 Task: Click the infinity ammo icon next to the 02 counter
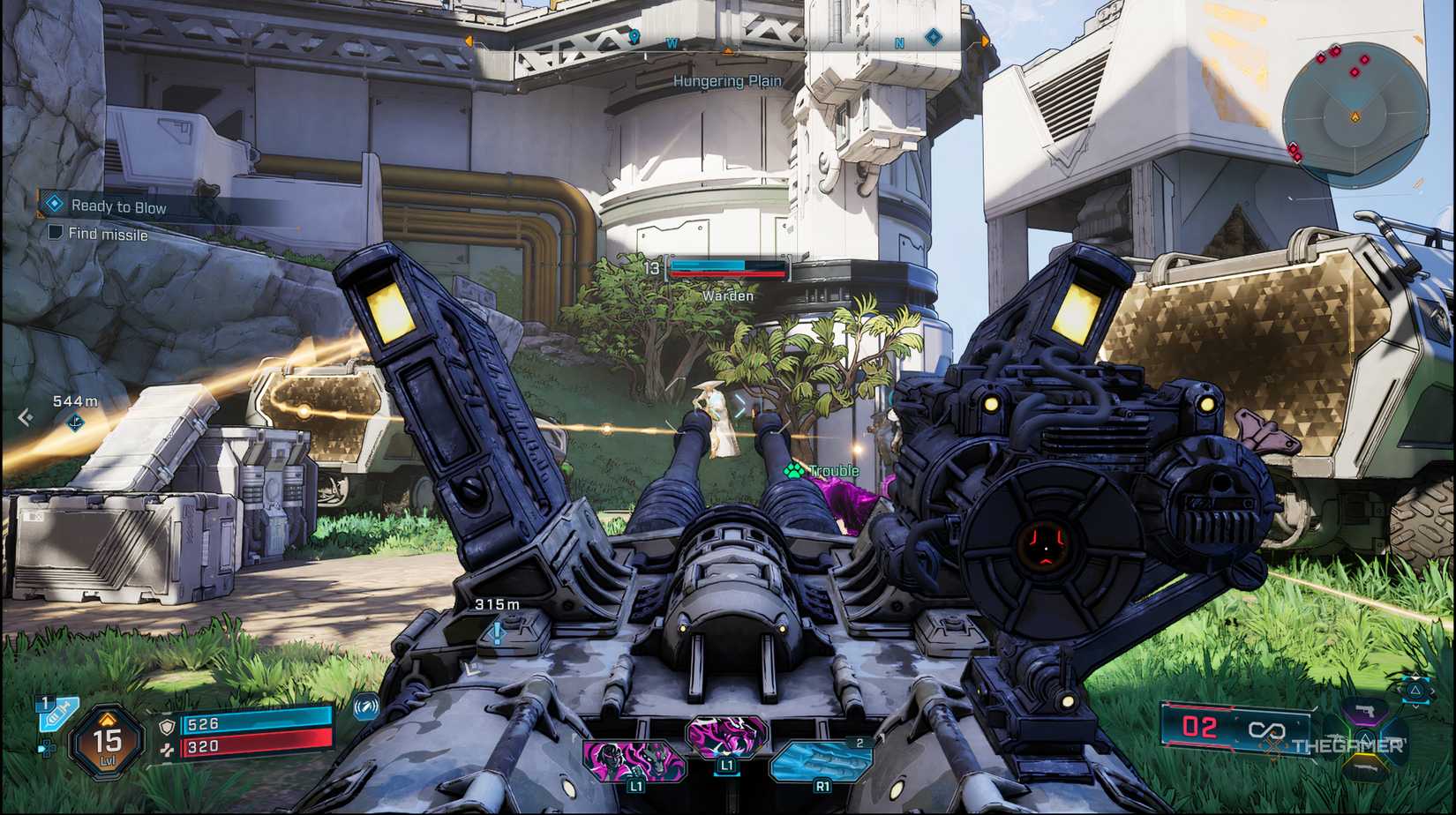point(1267,730)
